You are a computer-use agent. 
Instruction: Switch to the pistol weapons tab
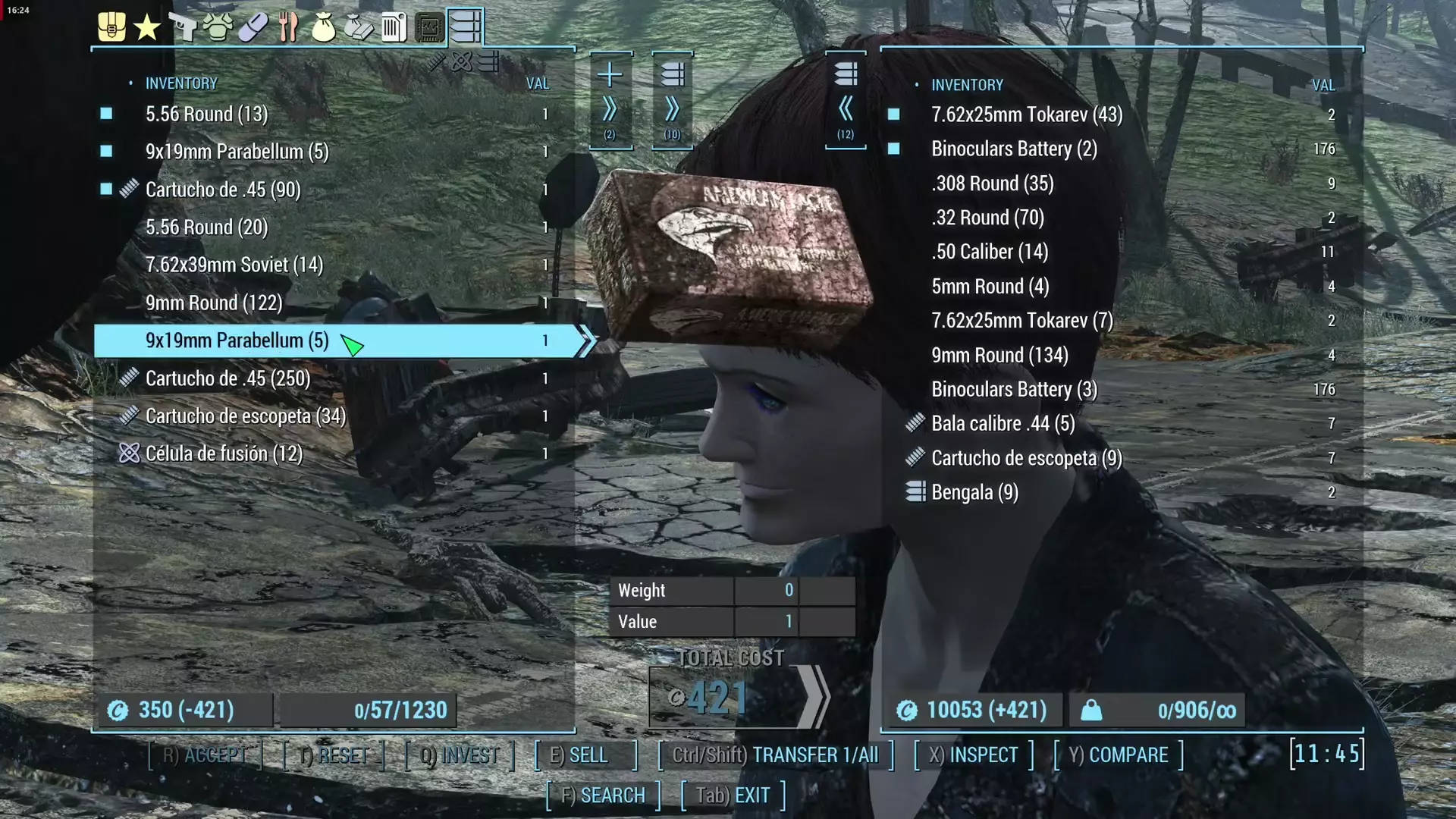[182, 28]
